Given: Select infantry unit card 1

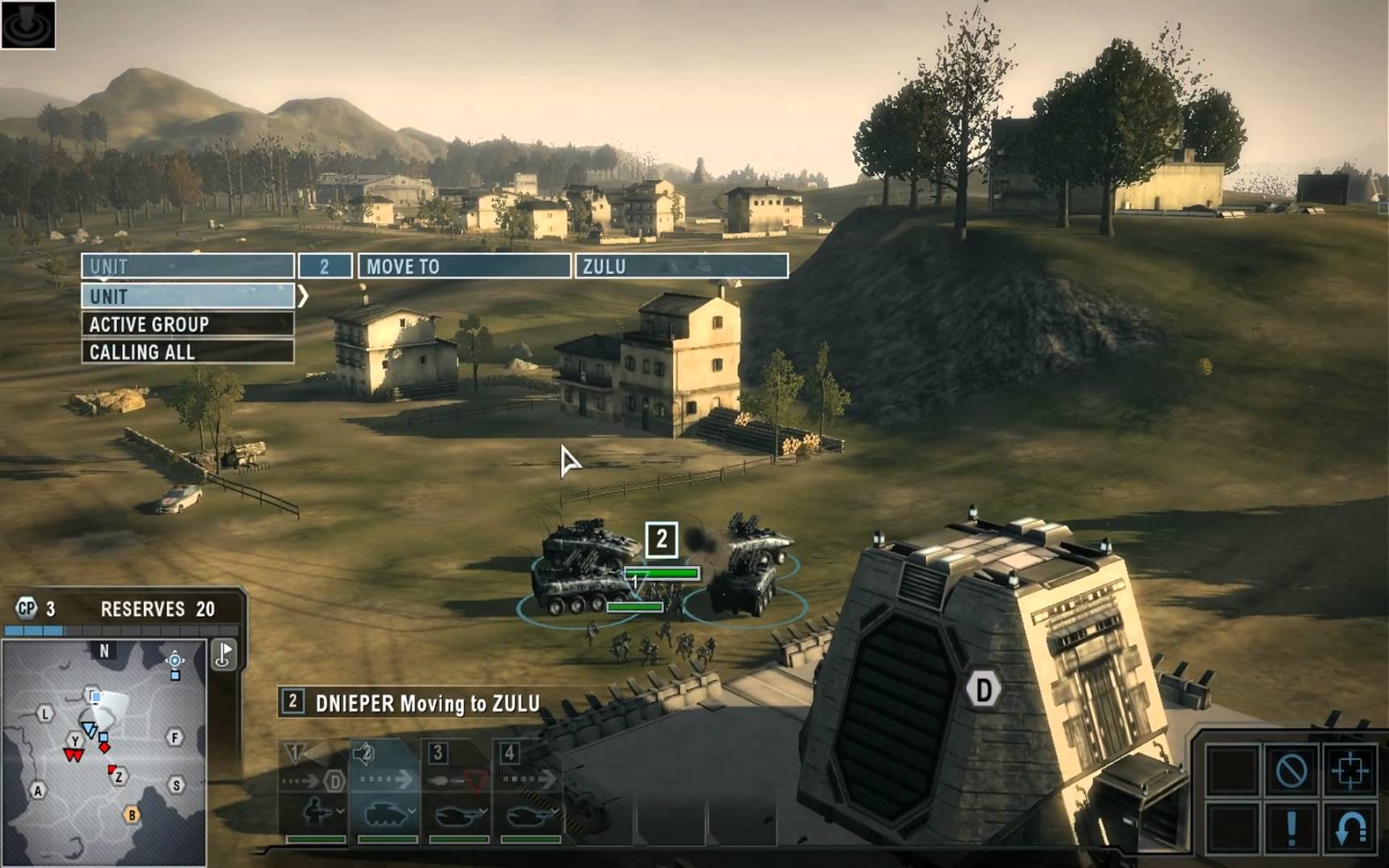Looking at the screenshot, I should tap(315, 792).
